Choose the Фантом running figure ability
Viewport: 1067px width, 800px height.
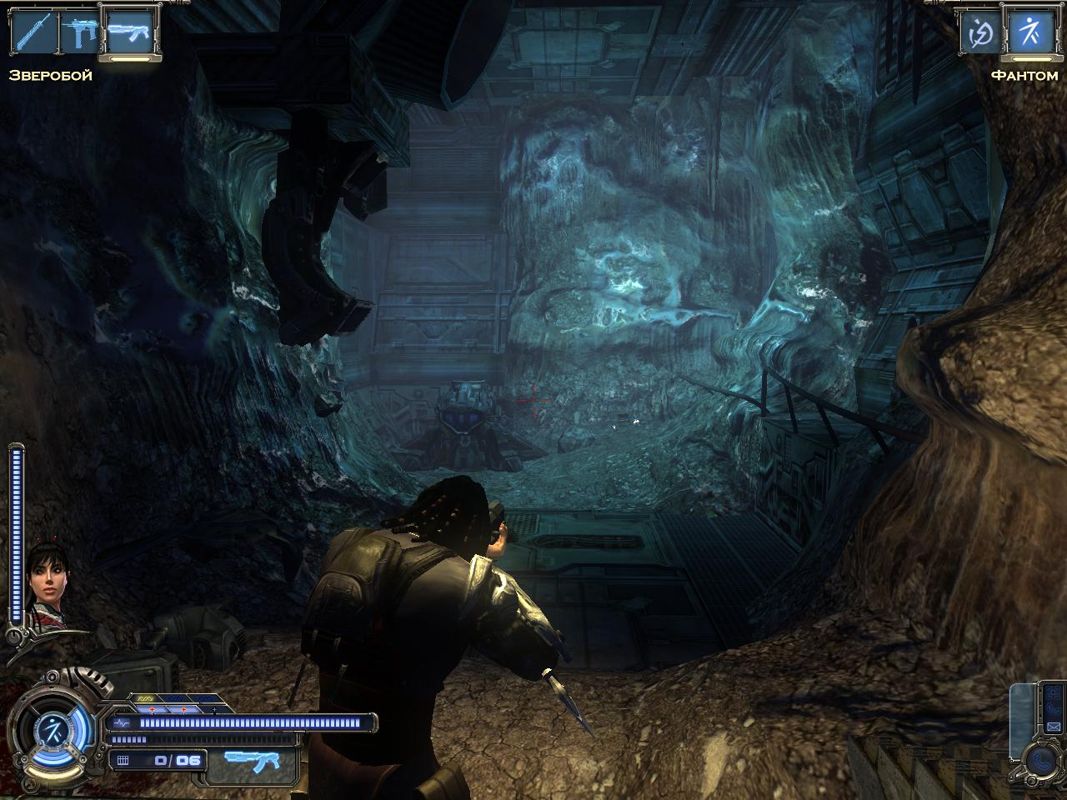tap(1030, 33)
